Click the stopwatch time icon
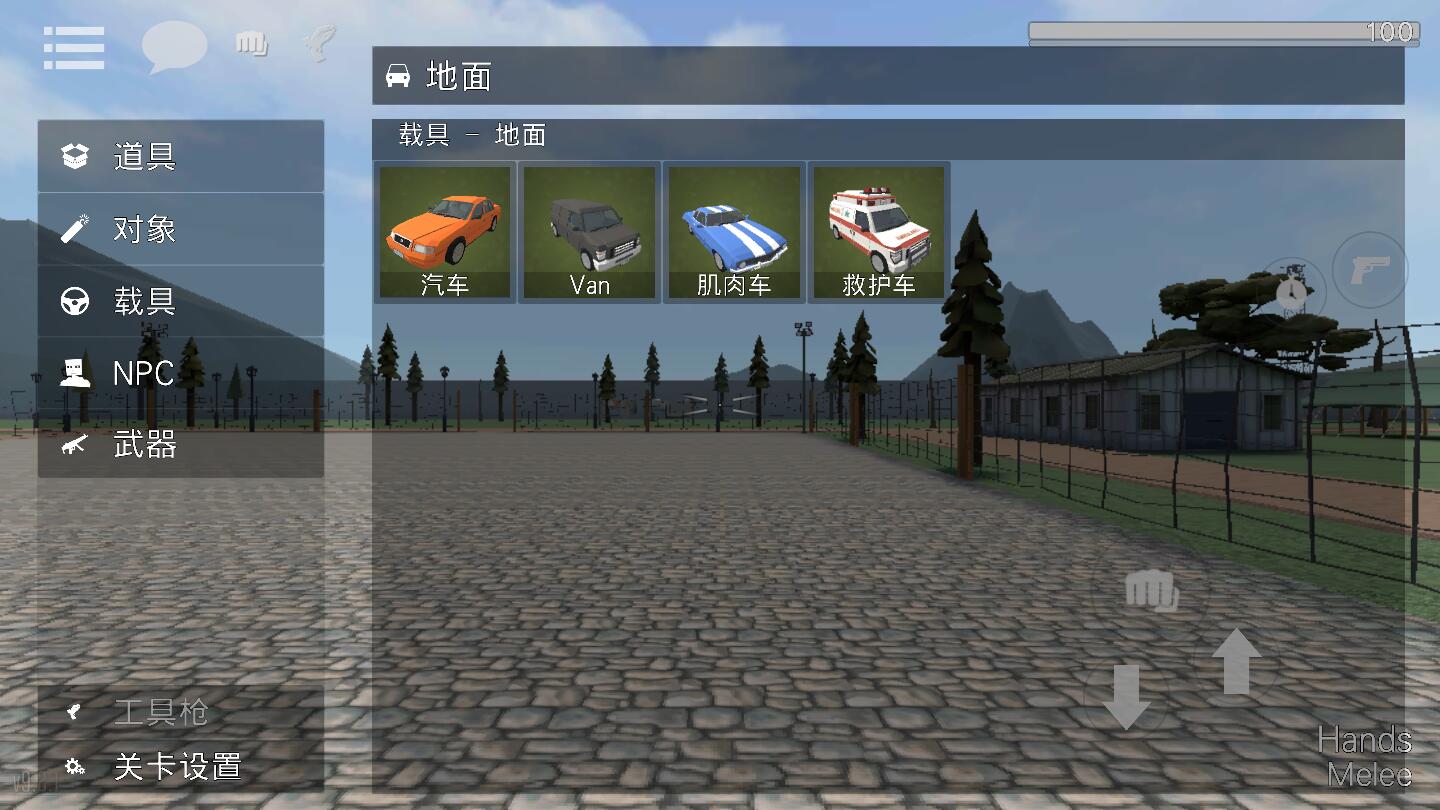This screenshot has height=810, width=1440. [1292, 291]
